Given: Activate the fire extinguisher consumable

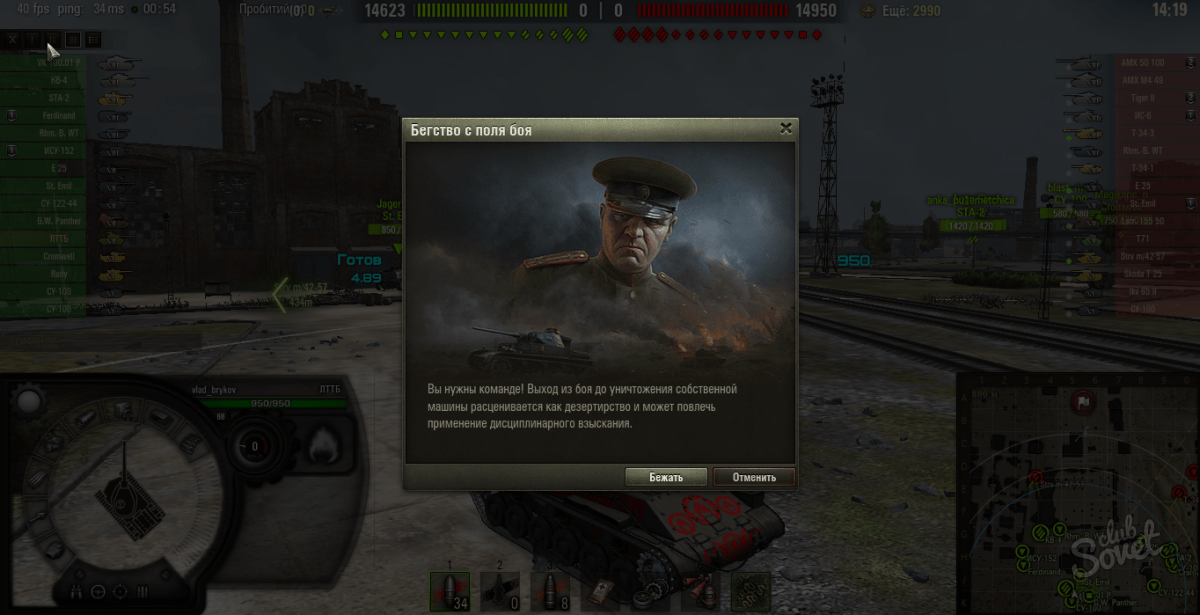Looking at the screenshot, I should pyautogui.click(x=701, y=590).
